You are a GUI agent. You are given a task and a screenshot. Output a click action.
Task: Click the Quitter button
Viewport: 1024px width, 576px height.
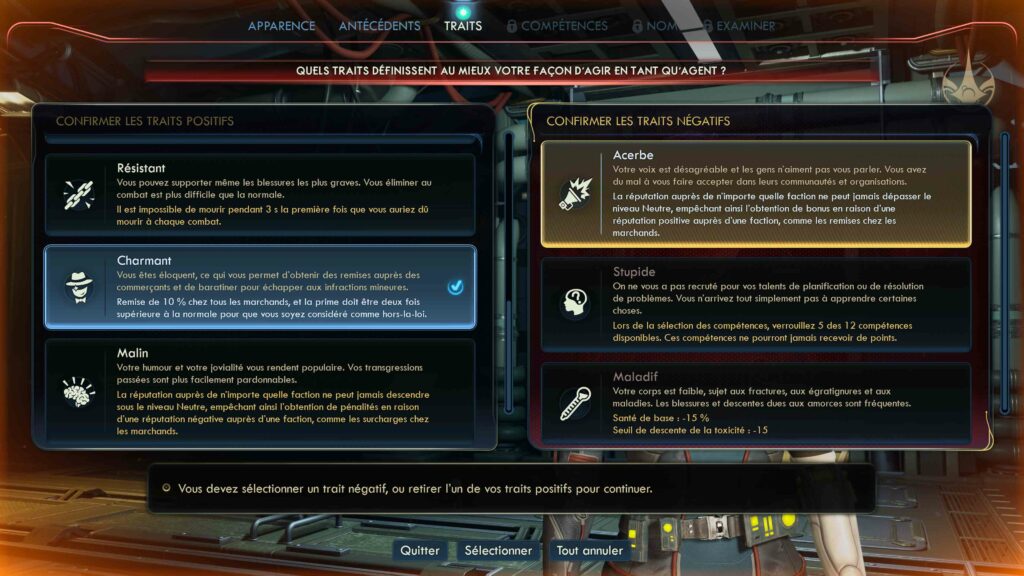(x=420, y=550)
